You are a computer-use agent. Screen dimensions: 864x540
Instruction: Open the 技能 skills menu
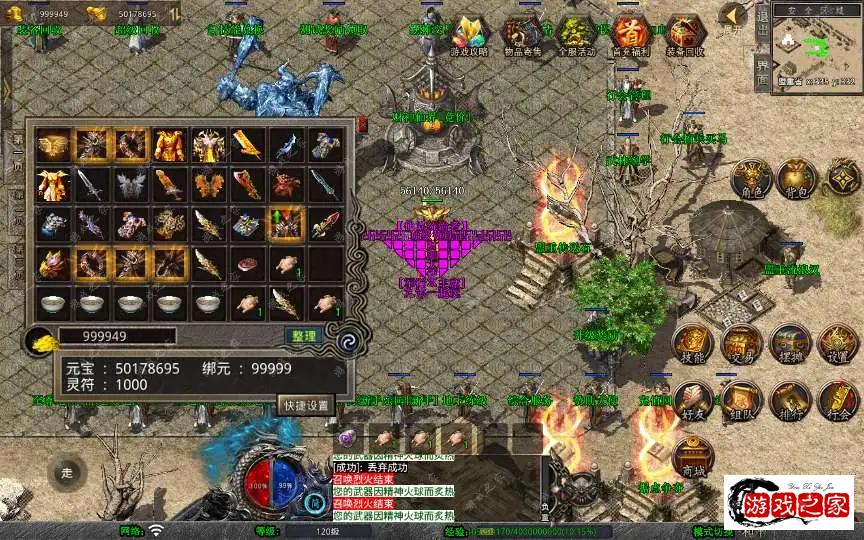[692, 343]
